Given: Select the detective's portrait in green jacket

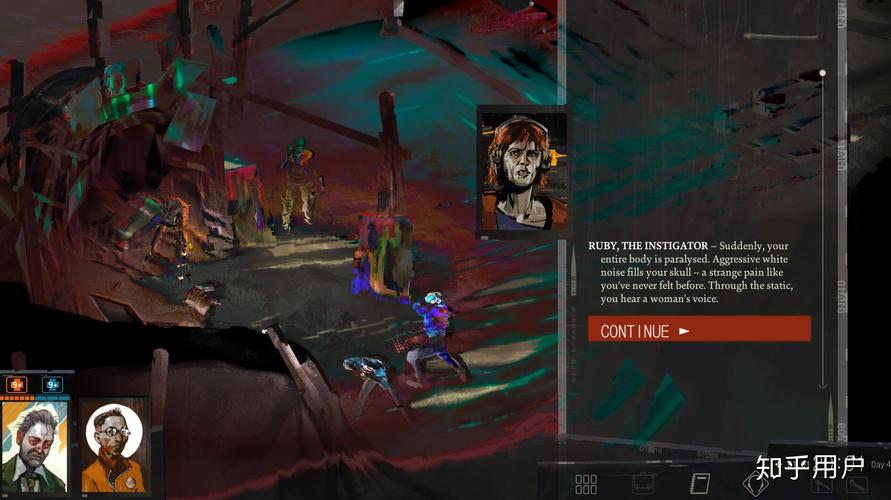Looking at the screenshot, I should tap(35, 445).
